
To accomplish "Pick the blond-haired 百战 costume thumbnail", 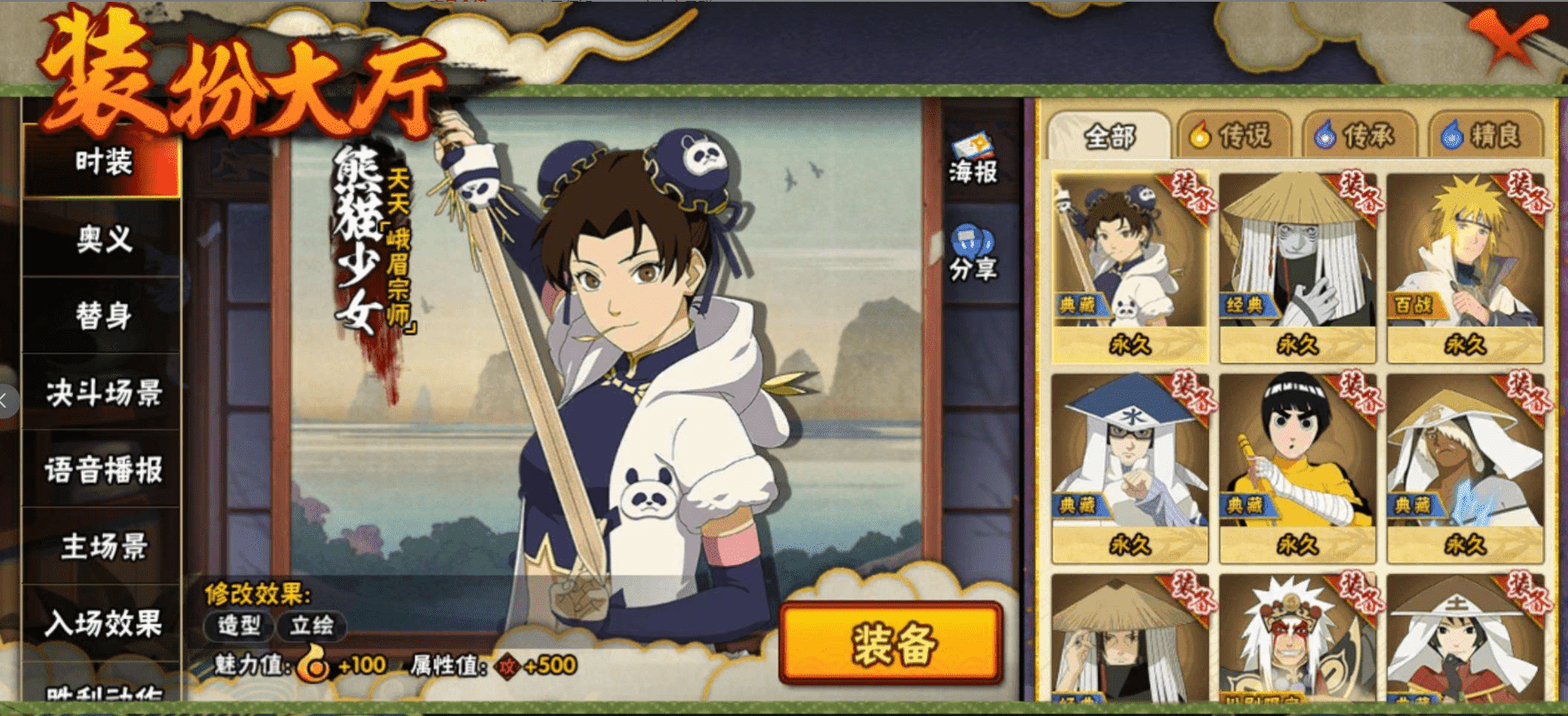I will pyautogui.click(x=1464, y=267).
